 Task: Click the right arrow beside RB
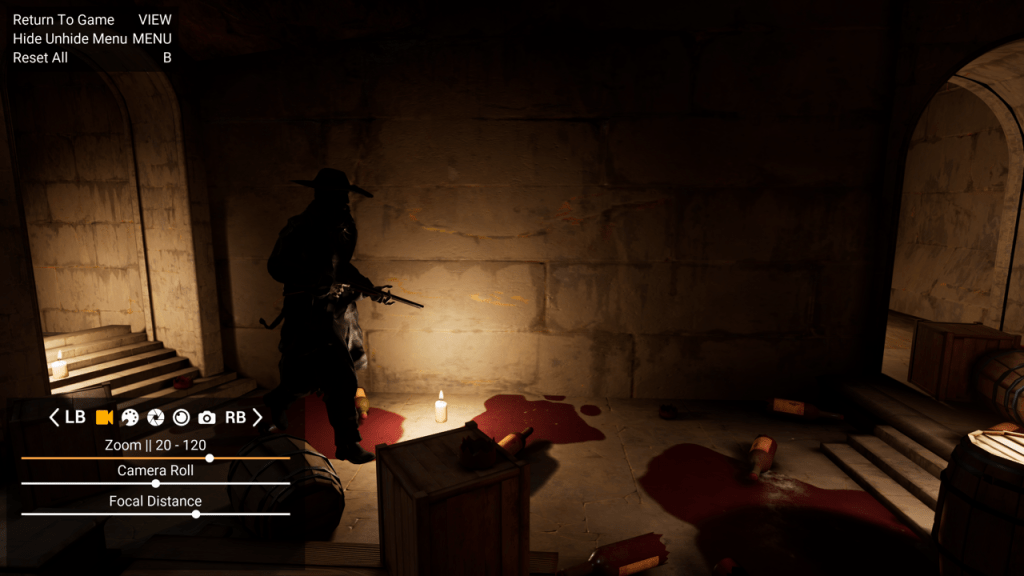[x=257, y=418]
